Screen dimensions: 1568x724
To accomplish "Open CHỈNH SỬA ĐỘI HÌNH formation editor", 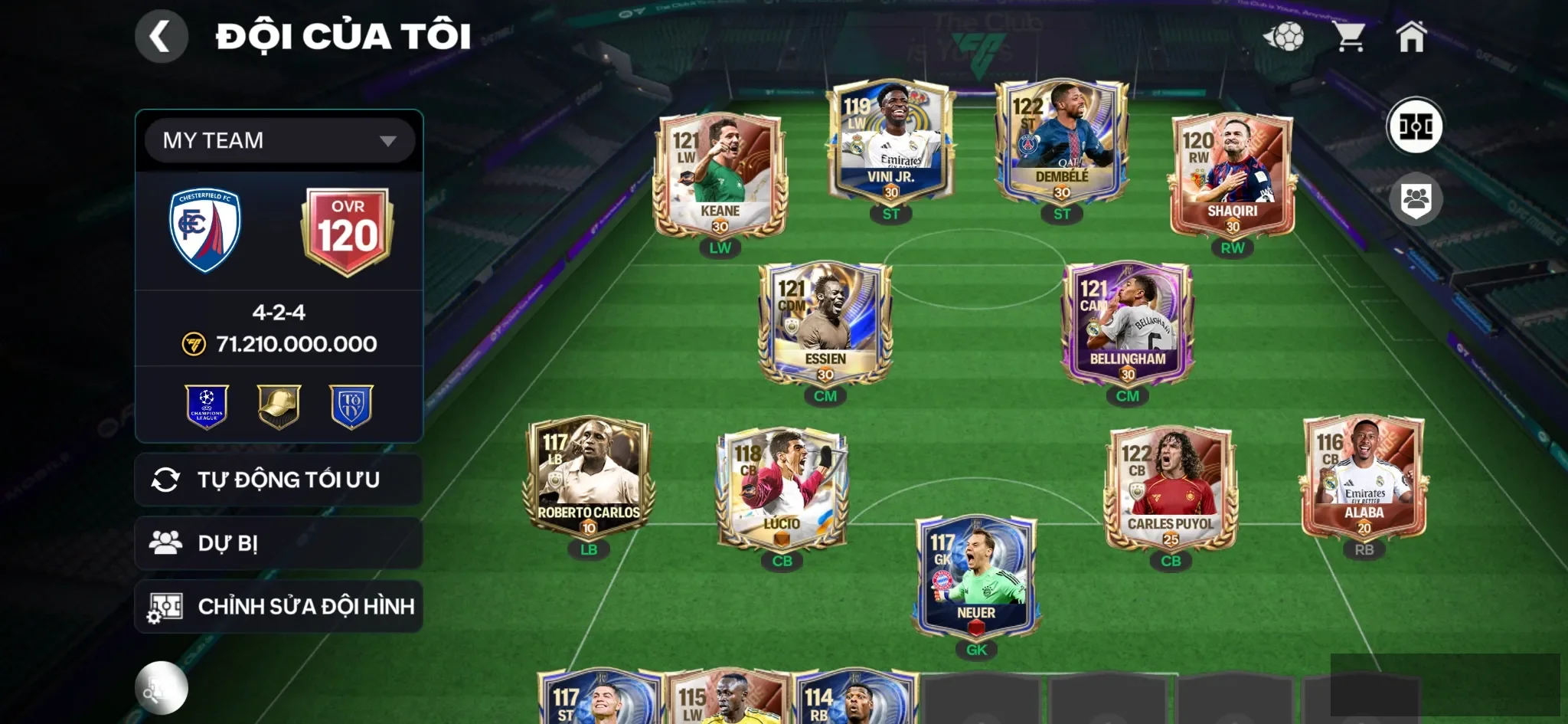I will coord(279,606).
